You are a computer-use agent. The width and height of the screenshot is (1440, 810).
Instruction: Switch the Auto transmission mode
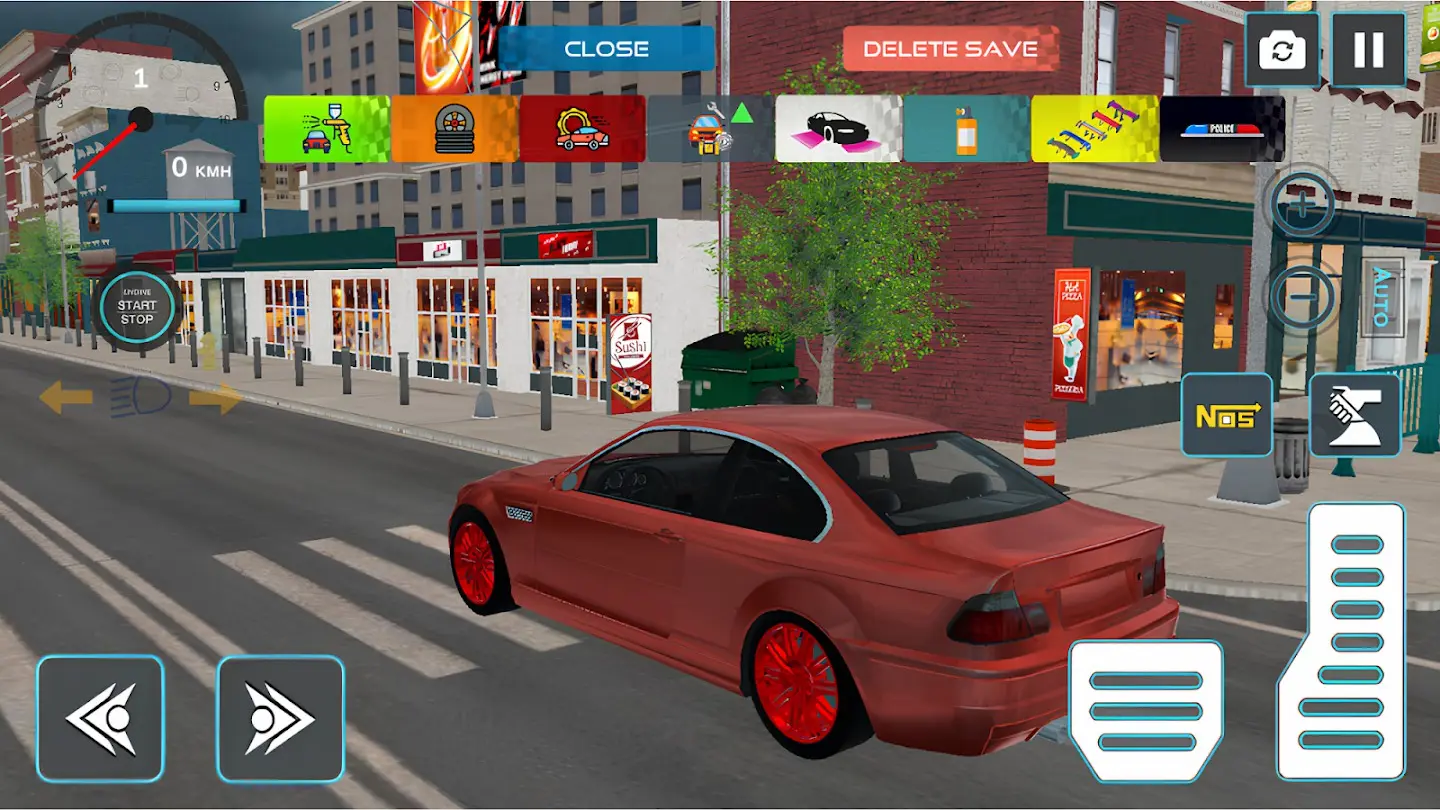coord(1382,297)
